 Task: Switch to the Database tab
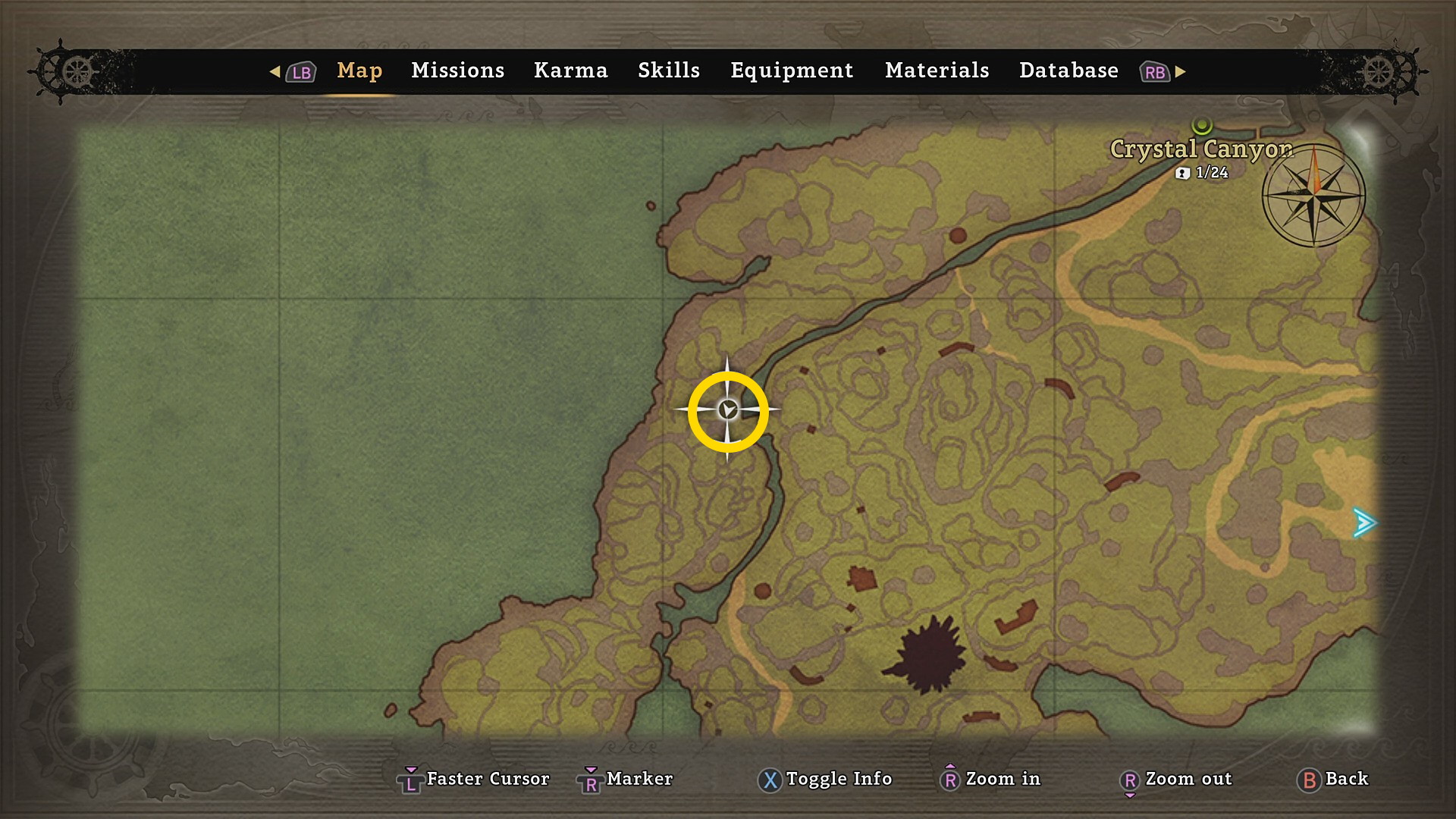(1068, 71)
